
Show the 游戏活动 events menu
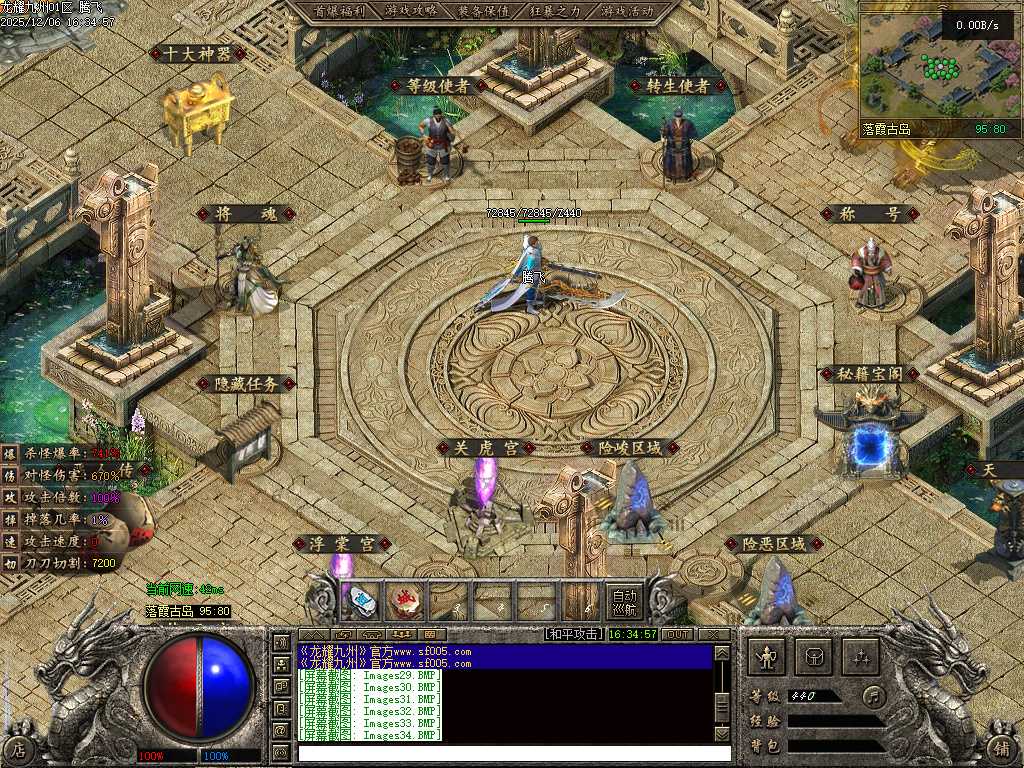628,11
